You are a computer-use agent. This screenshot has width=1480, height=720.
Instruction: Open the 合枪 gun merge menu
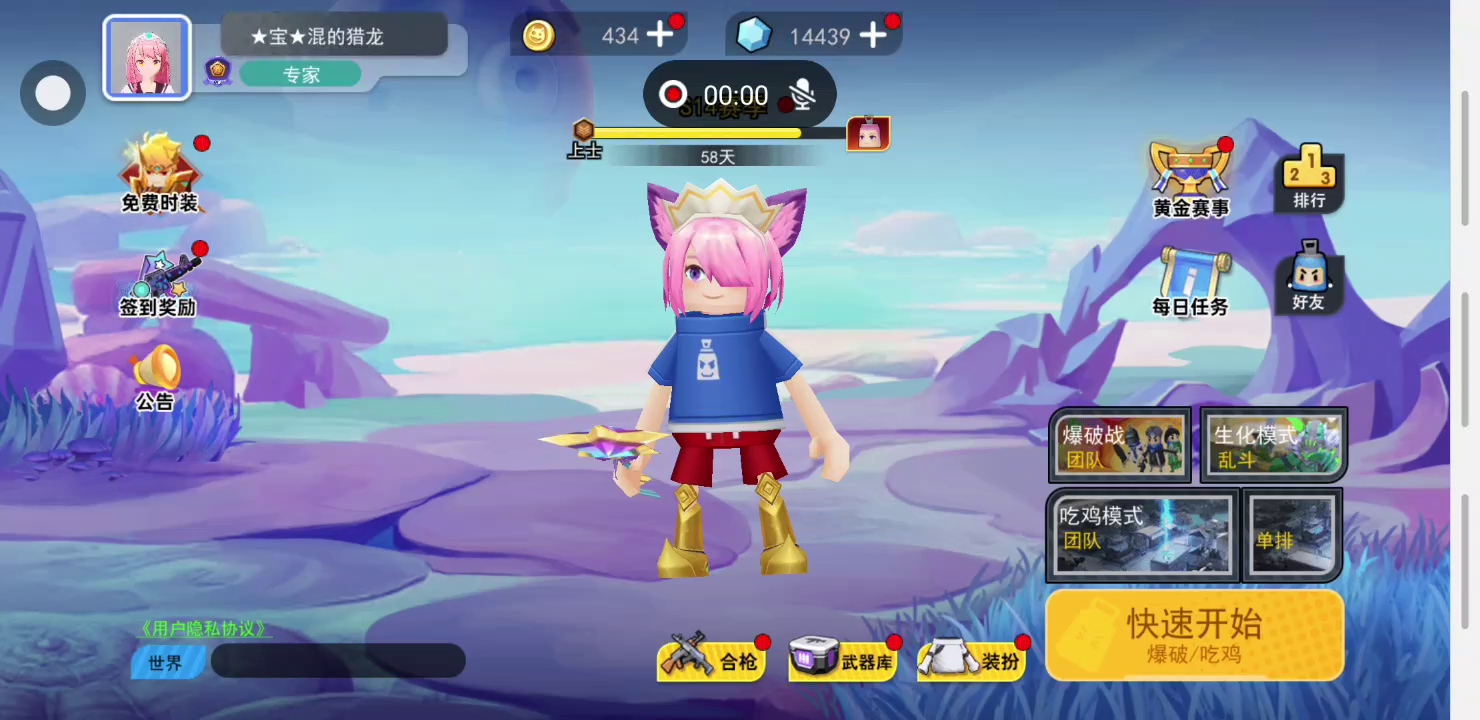pyautogui.click(x=713, y=658)
